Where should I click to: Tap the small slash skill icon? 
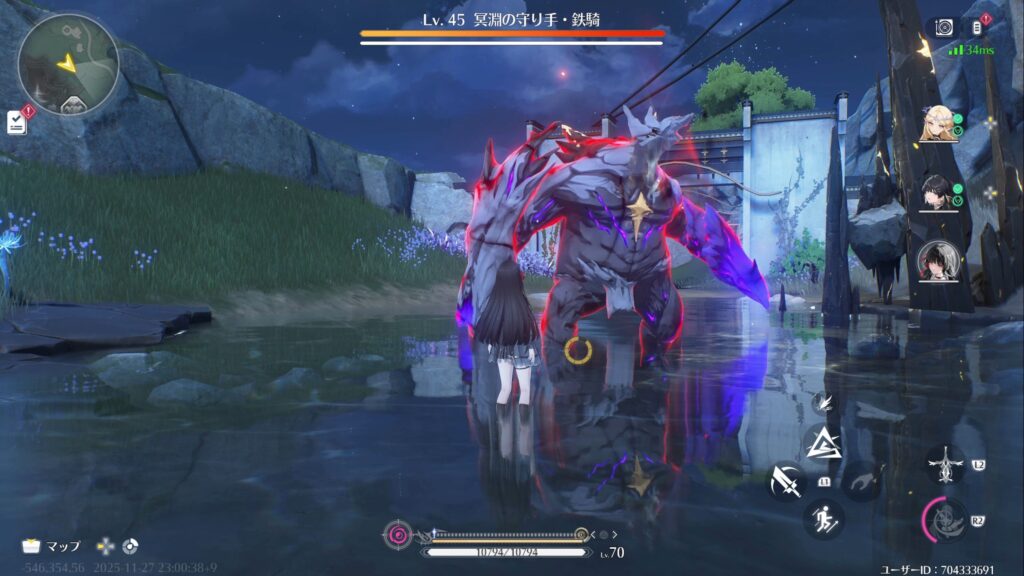click(821, 403)
